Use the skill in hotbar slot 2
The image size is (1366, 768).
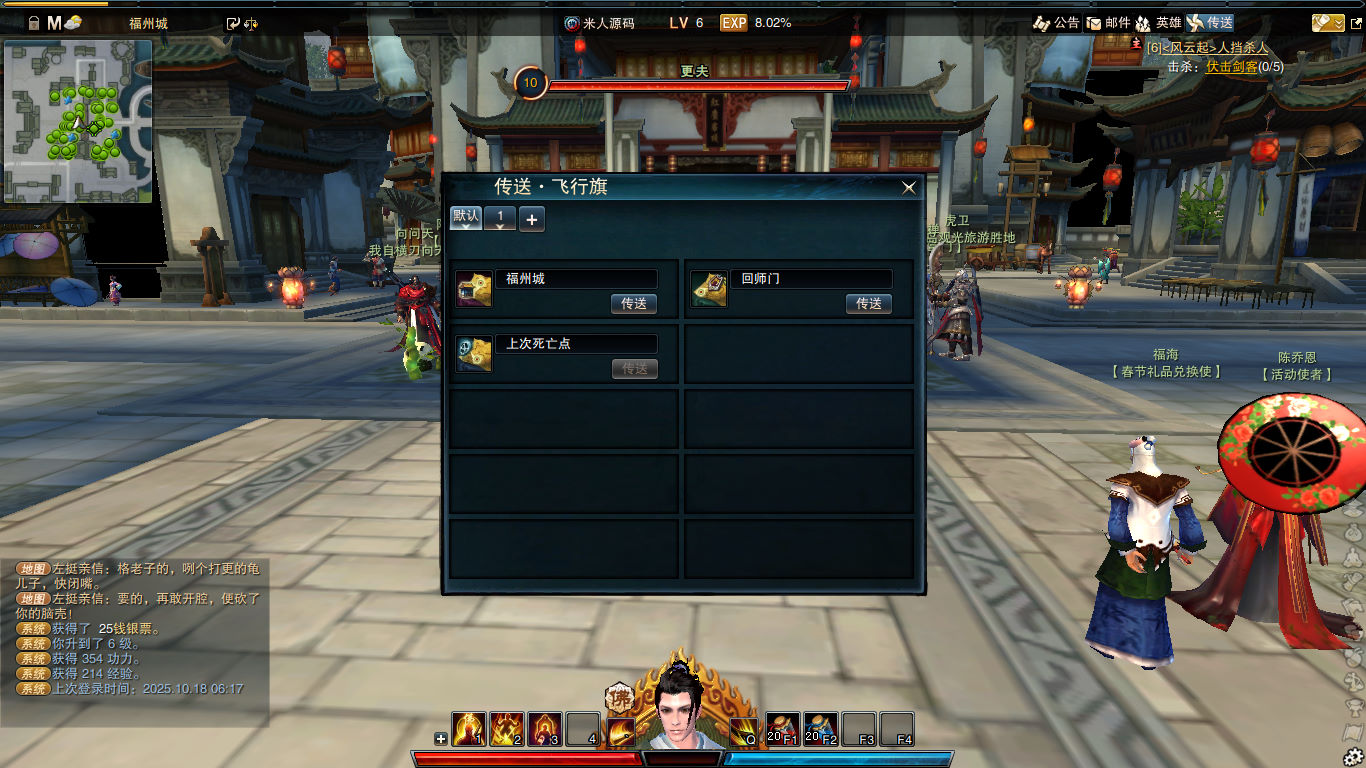tap(507, 729)
